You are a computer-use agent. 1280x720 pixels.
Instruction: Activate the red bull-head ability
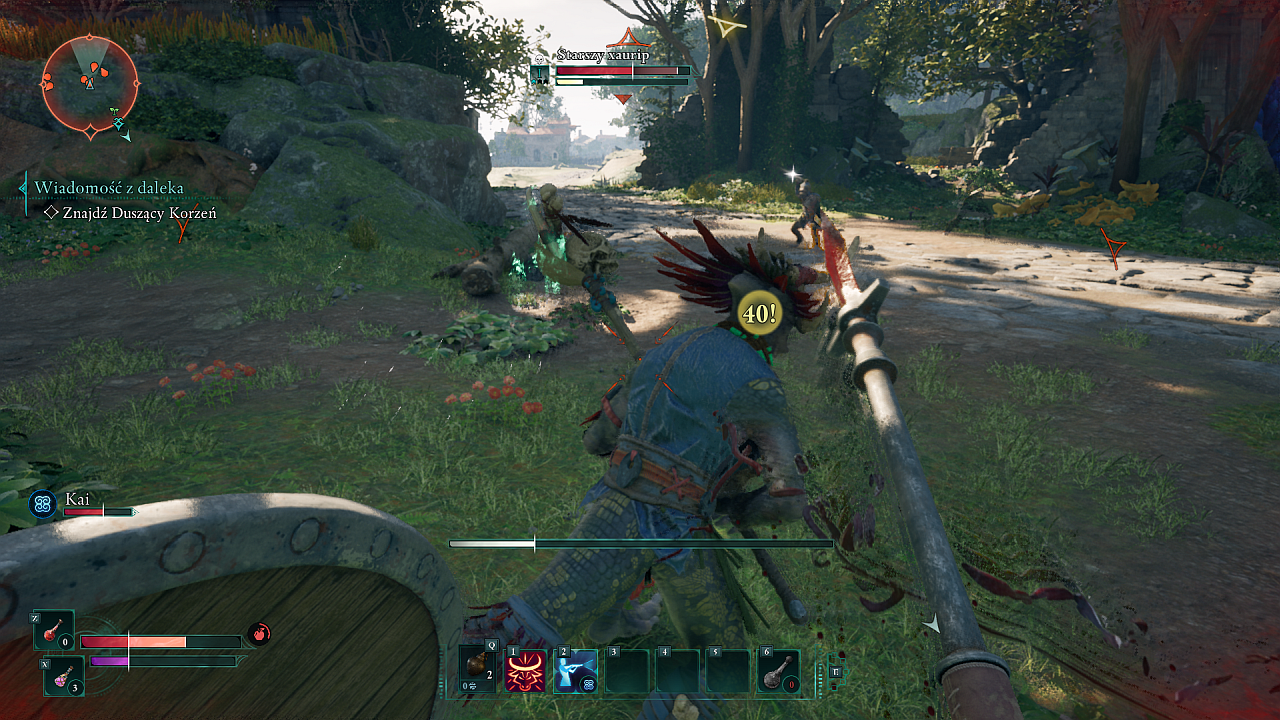[526, 671]
